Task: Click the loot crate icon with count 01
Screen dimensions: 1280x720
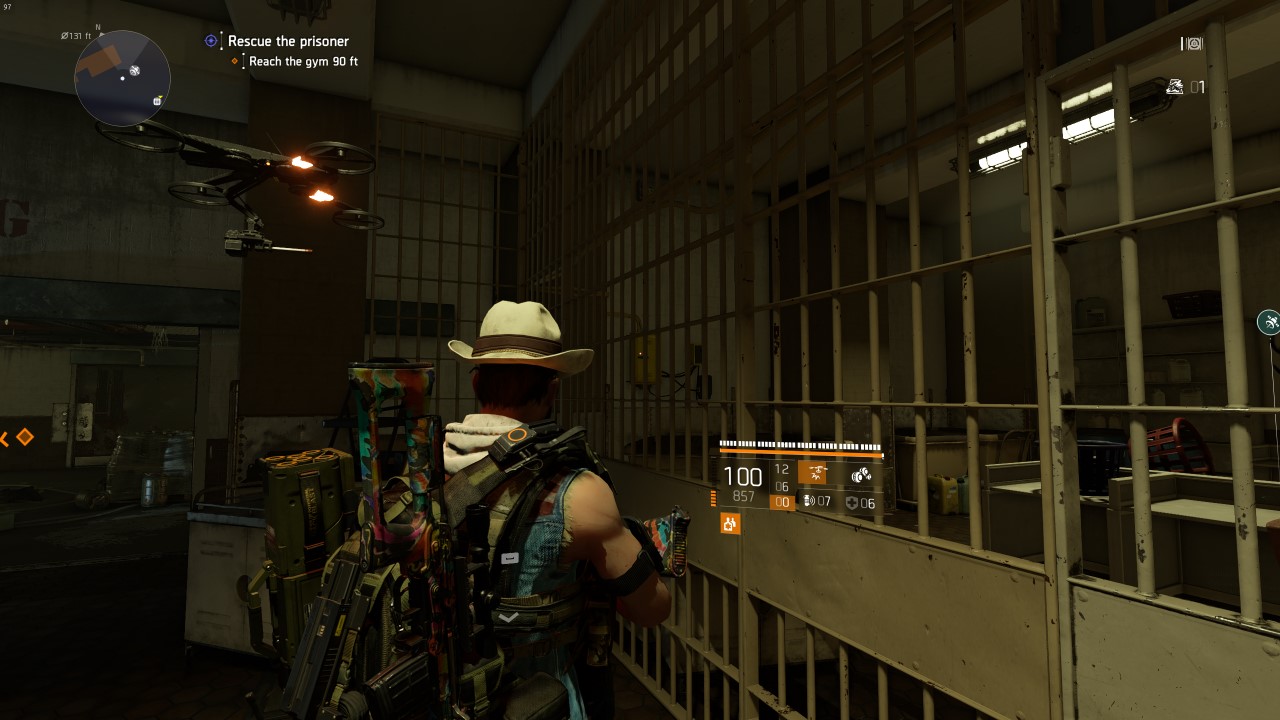Action: (x=1174, y=87)
